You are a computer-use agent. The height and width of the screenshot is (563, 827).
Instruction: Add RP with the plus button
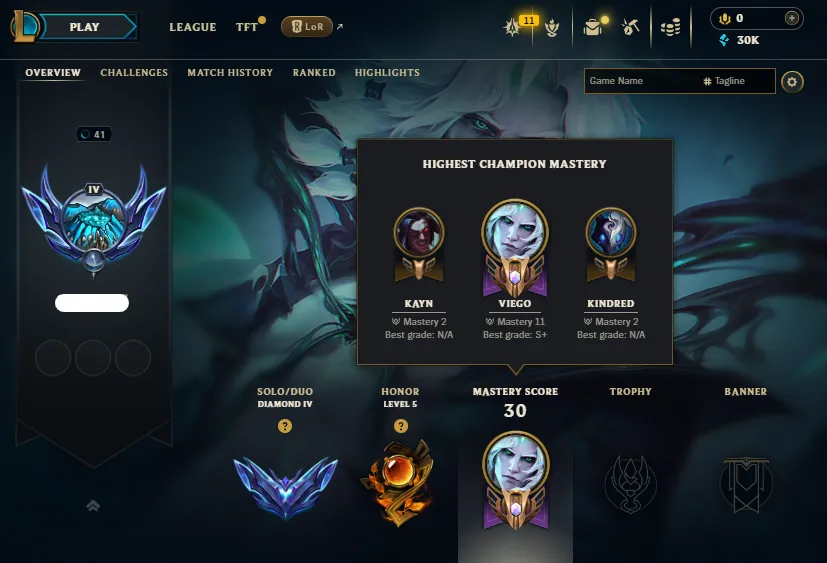[792, 18]
